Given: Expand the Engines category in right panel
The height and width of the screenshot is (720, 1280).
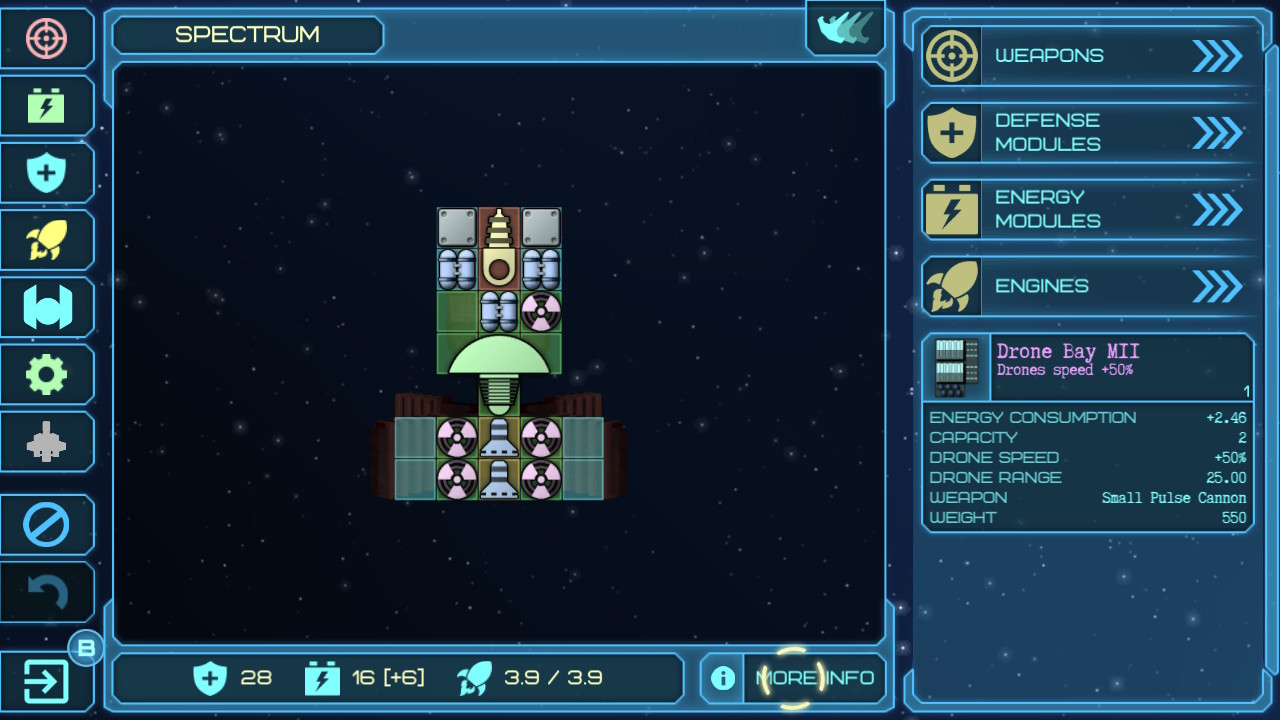Looking at the screenshot, I should (x=1086, y=286).
